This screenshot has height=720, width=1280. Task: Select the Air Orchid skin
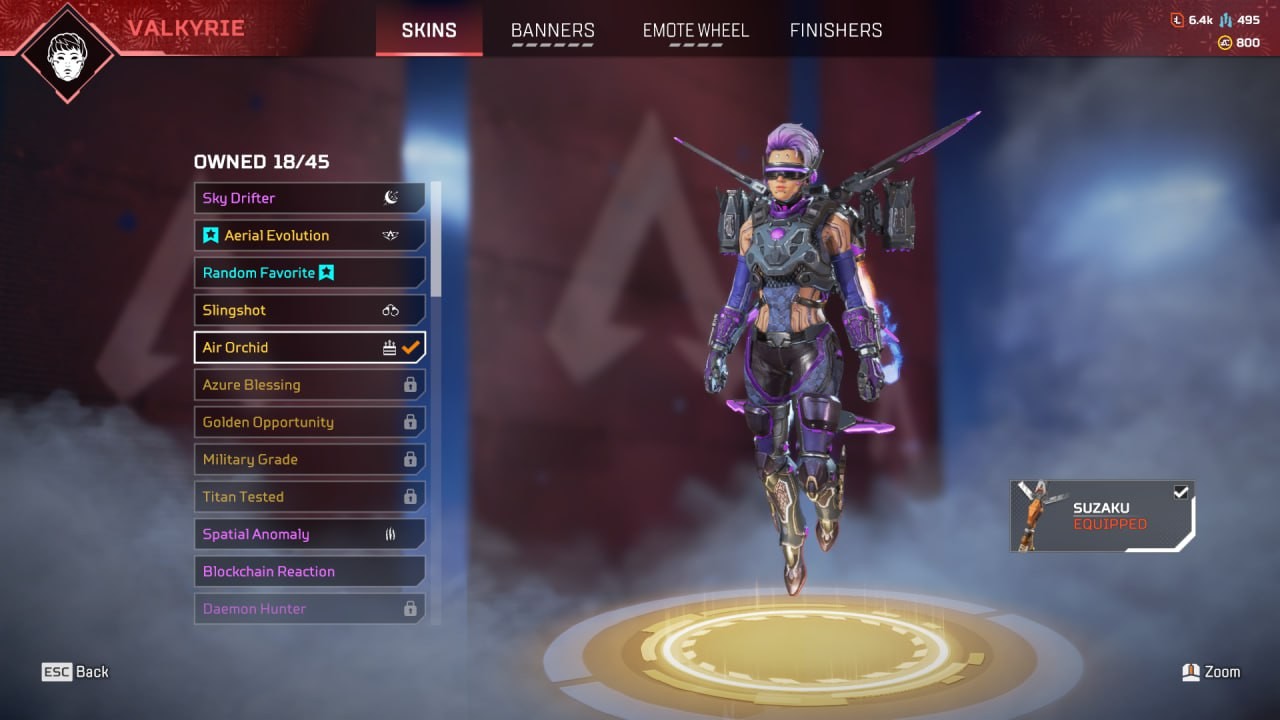(309, 347)
